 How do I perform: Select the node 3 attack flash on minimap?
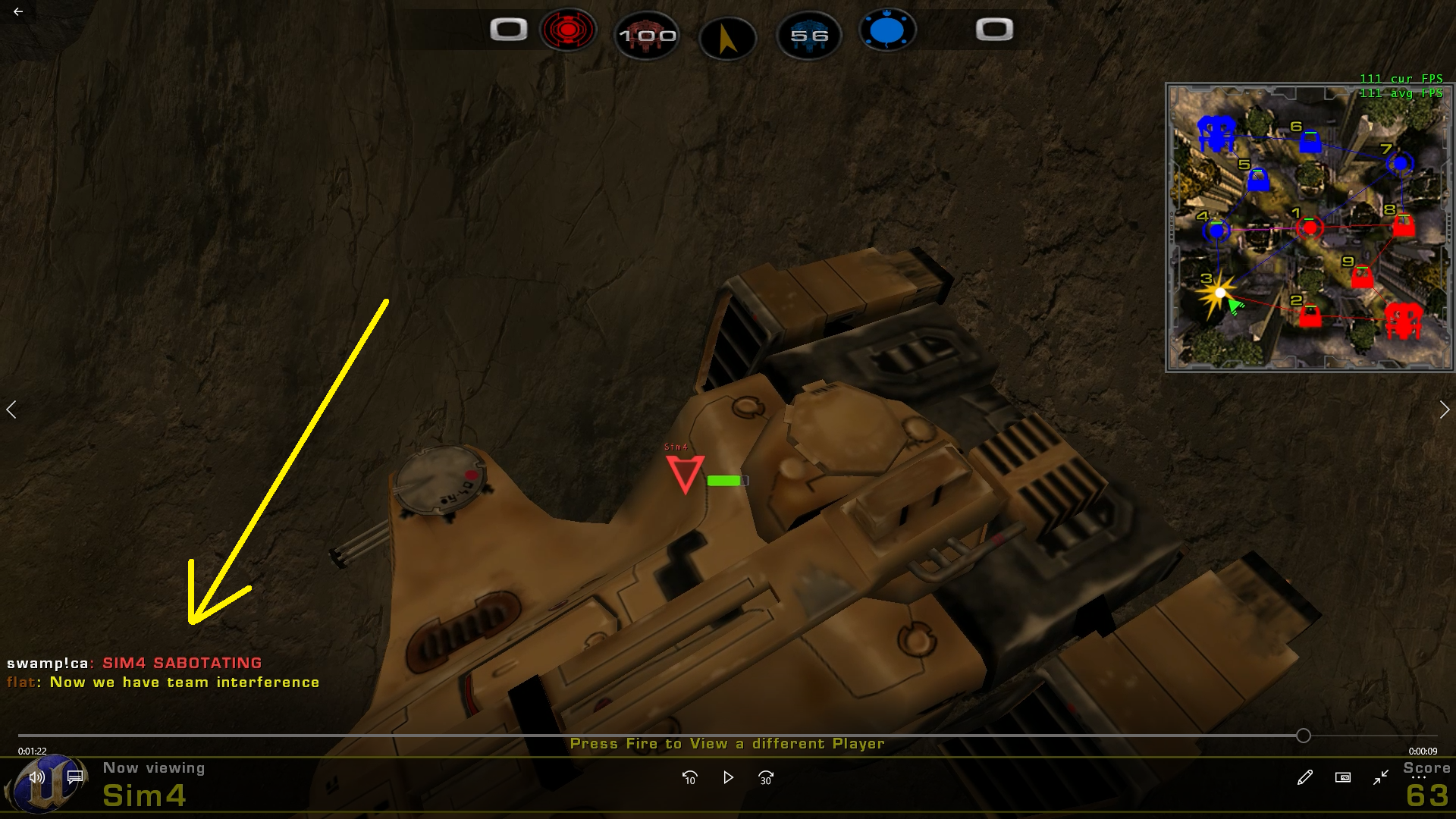(1219, 293)
